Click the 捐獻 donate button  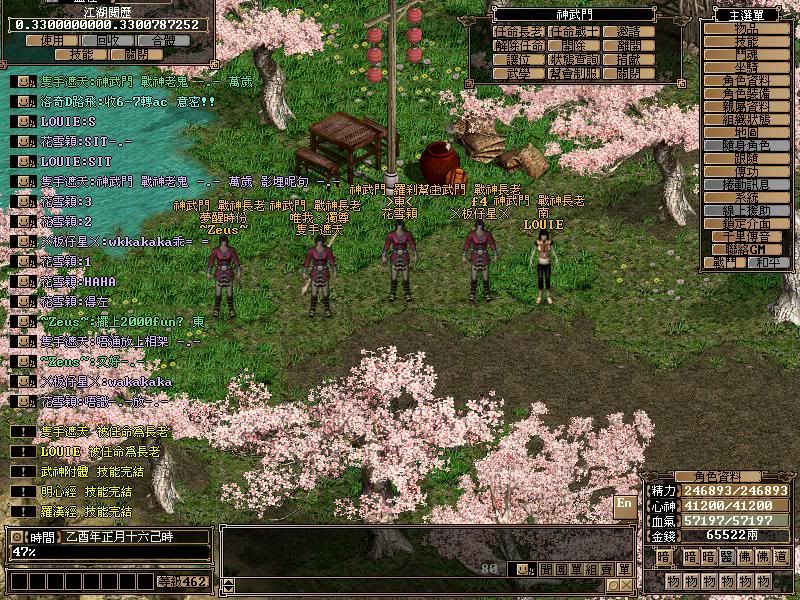click(629, 59)
